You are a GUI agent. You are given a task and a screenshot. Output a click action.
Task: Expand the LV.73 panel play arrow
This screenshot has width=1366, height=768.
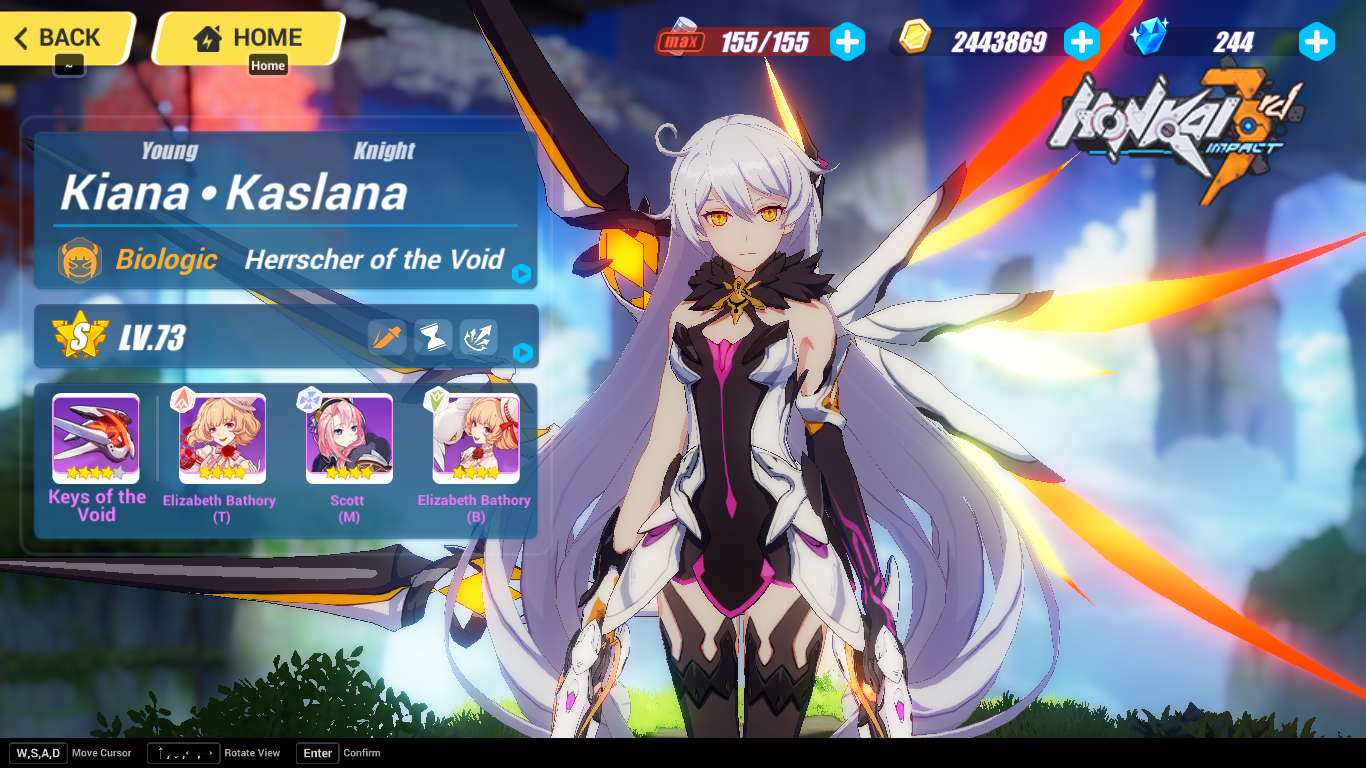point(521,350)
